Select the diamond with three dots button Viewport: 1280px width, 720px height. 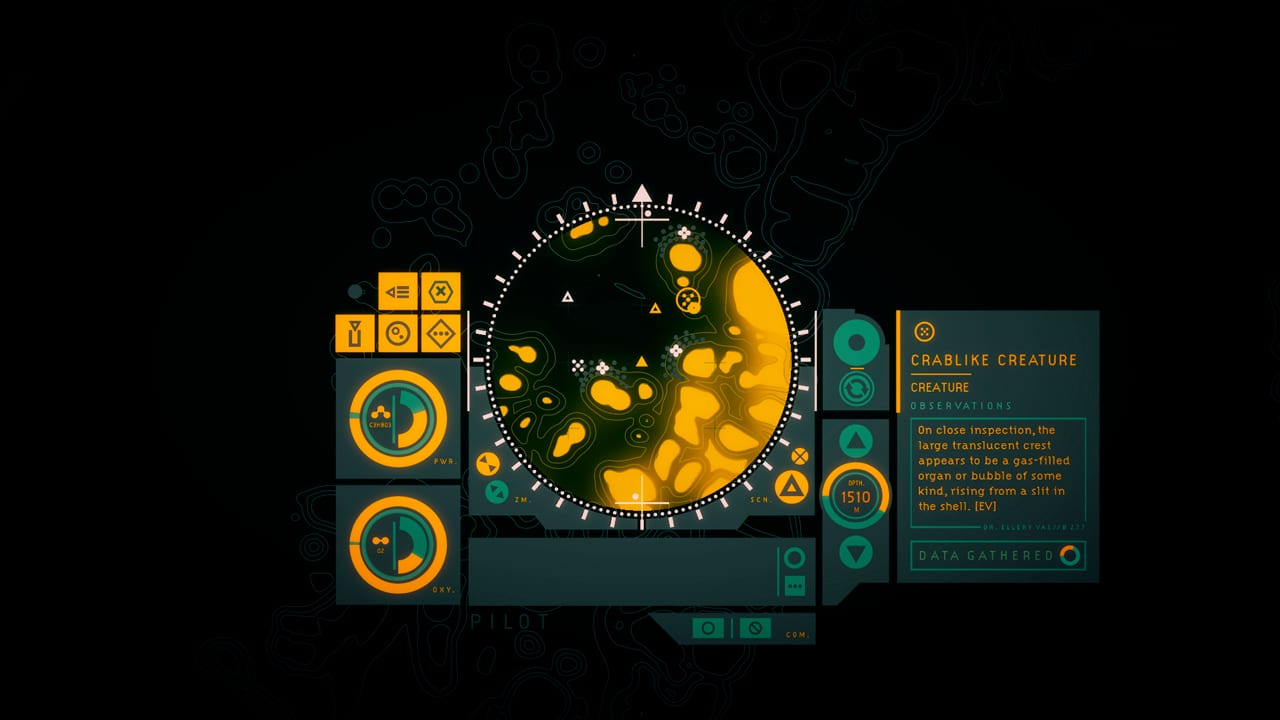click(440, 333)
